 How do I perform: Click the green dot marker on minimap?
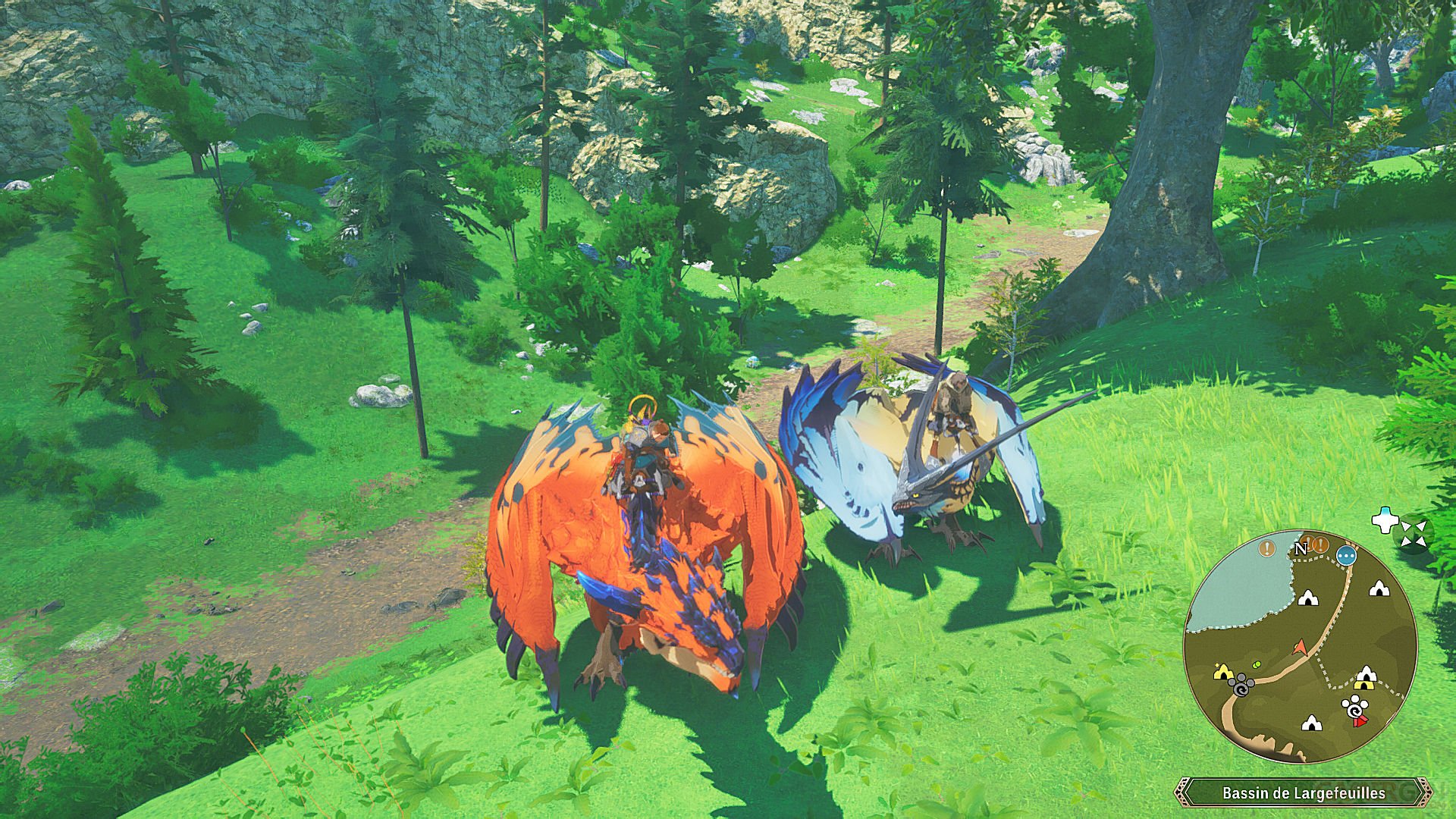tap(1258, 664)
